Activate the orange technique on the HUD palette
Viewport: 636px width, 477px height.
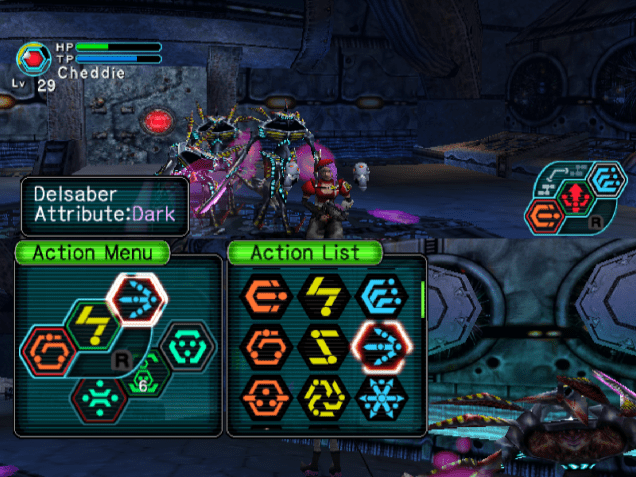546,214
